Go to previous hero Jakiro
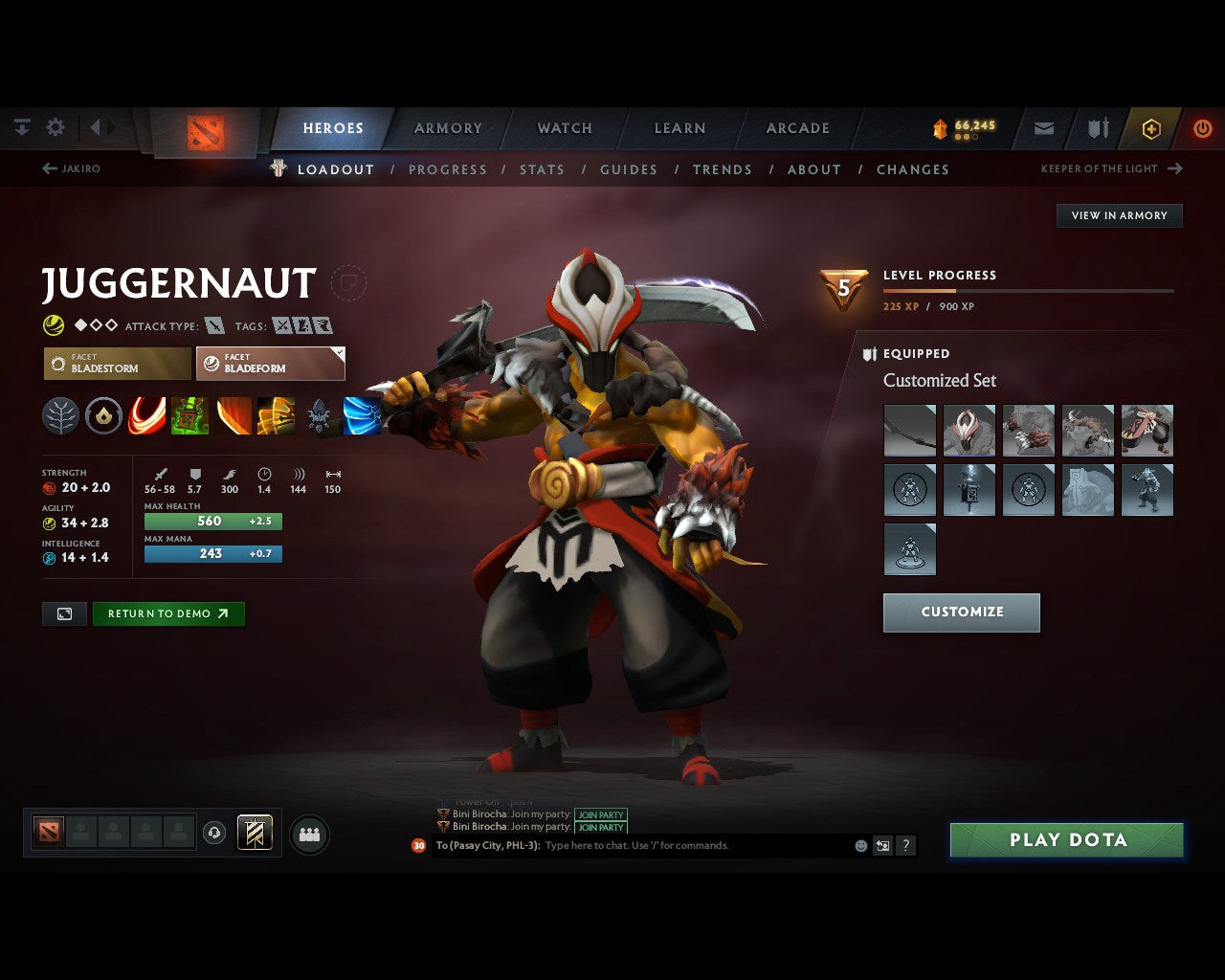The image size is (1225, 980). [72, 168]
